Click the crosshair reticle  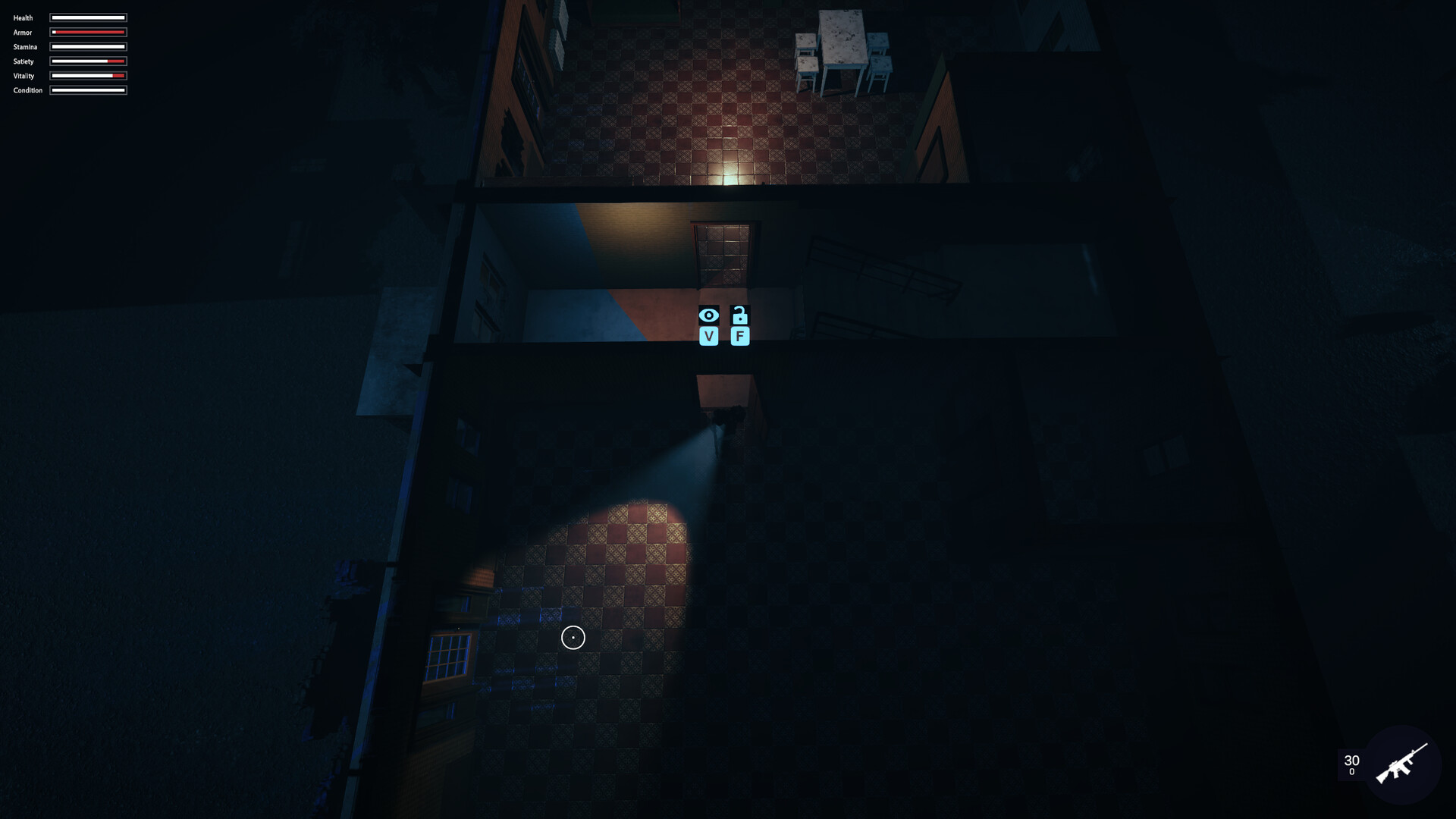573,638
